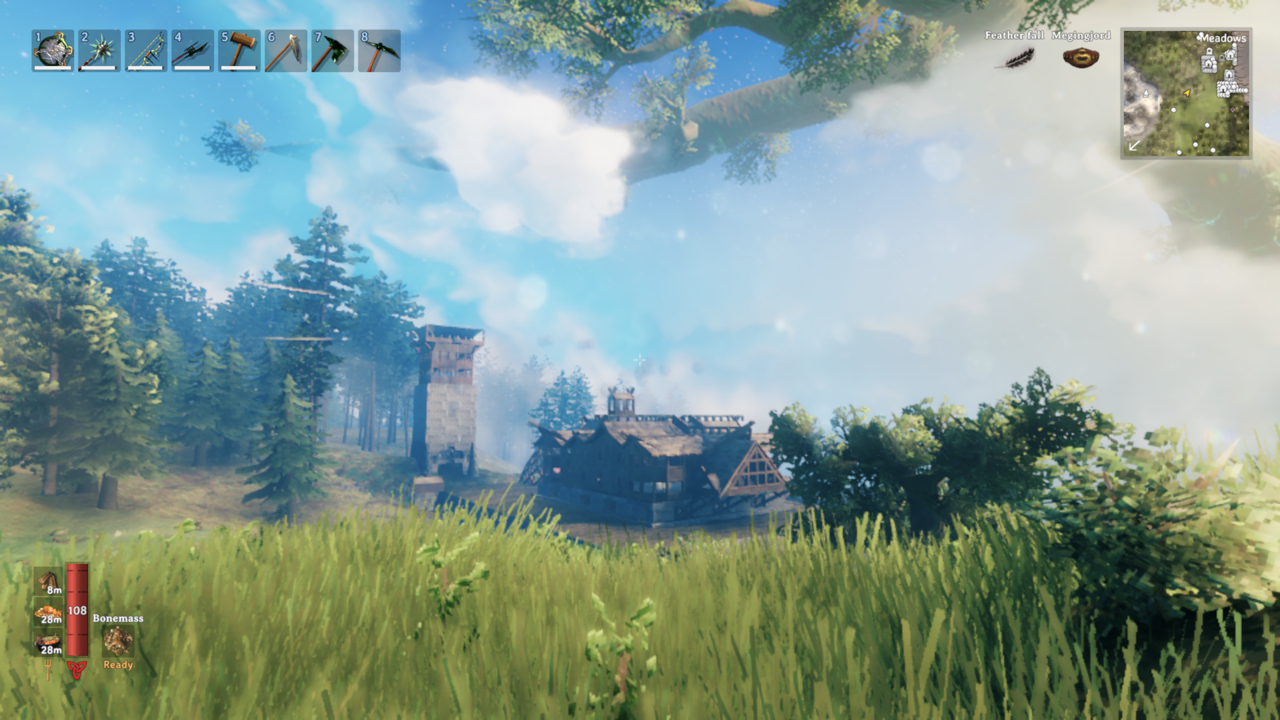1280x720 pixels.
Task: Equip the axe in hotbar slot 7
Action: pyautogui.click(x=332, y=51)
